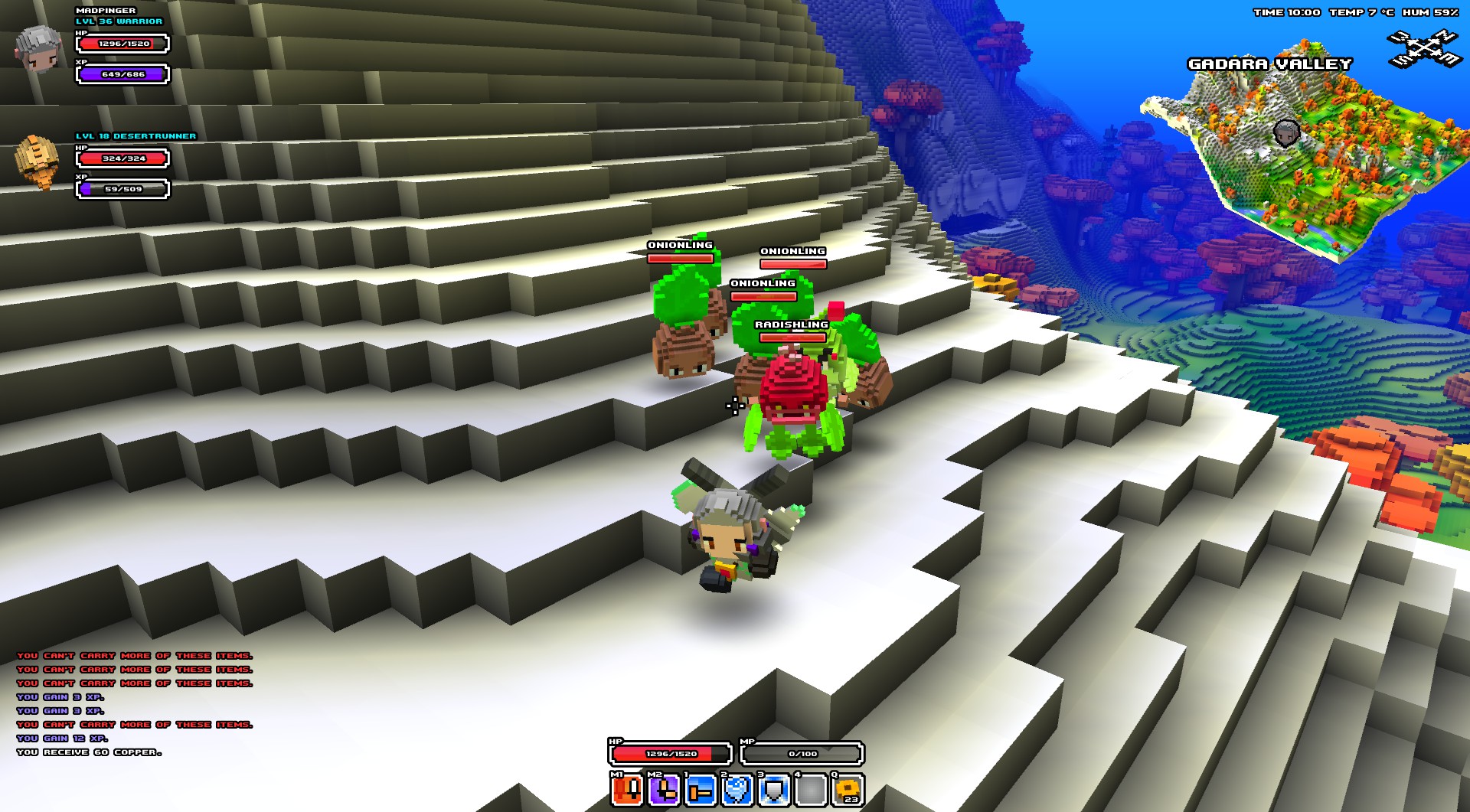Click the compass above the minimap
1470x812 pixels.
[x=1424, y=49]
